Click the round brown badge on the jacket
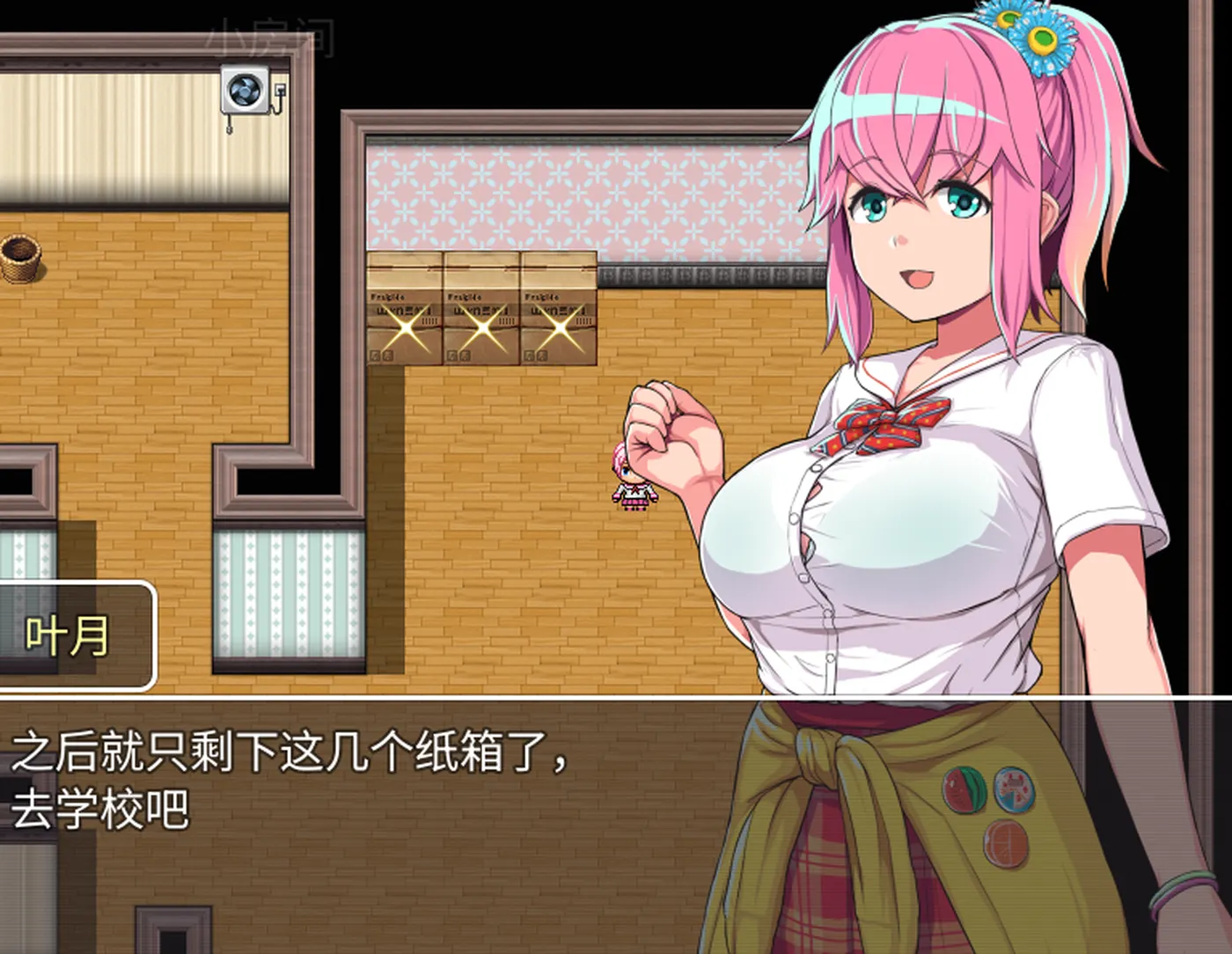Screen dimensions: 1232x954 click(1006, 845)
